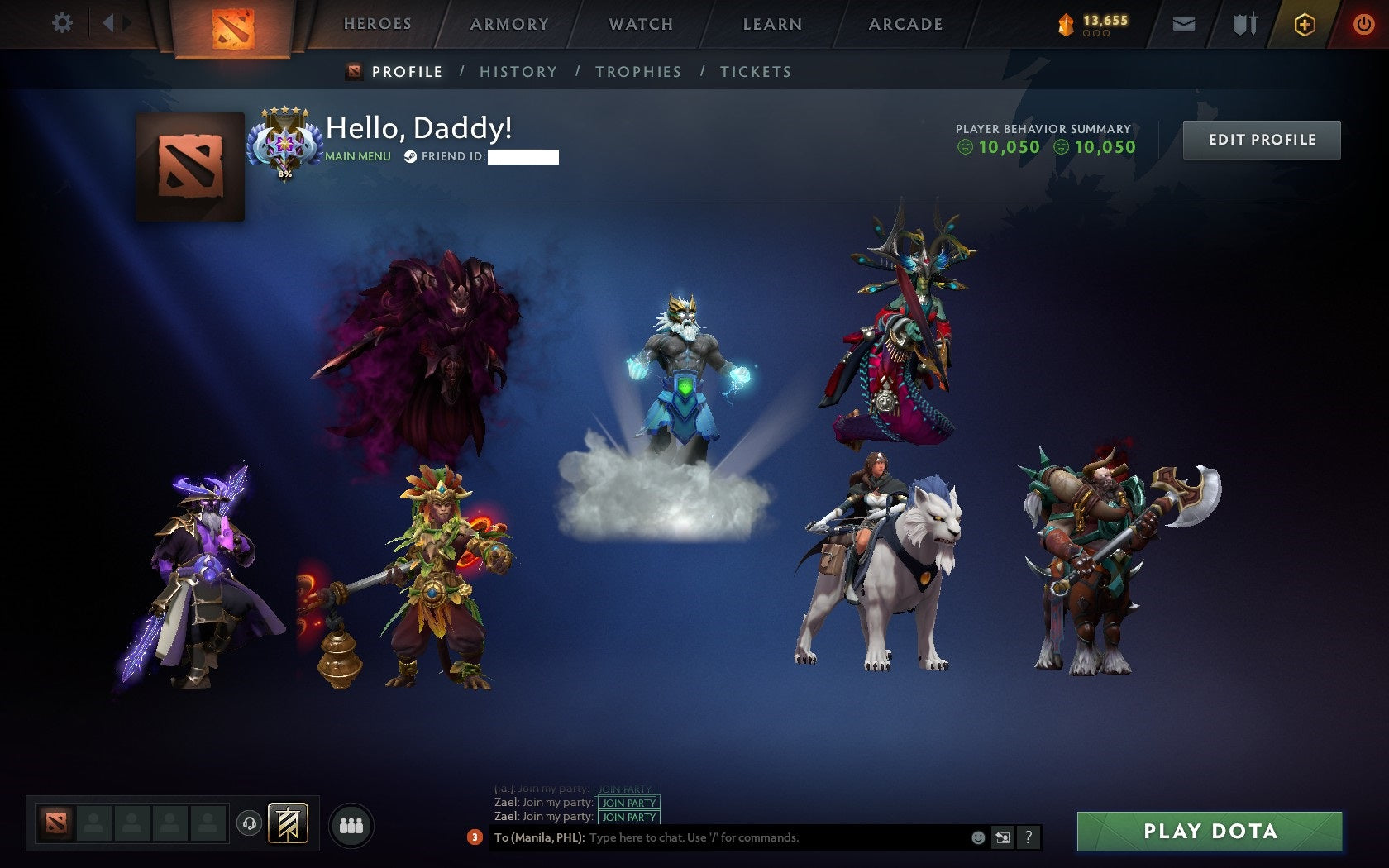Viewport: 1389px width, 868px height.
Task: Click the EDIT PROFILE button
Action: point(1261,140)
